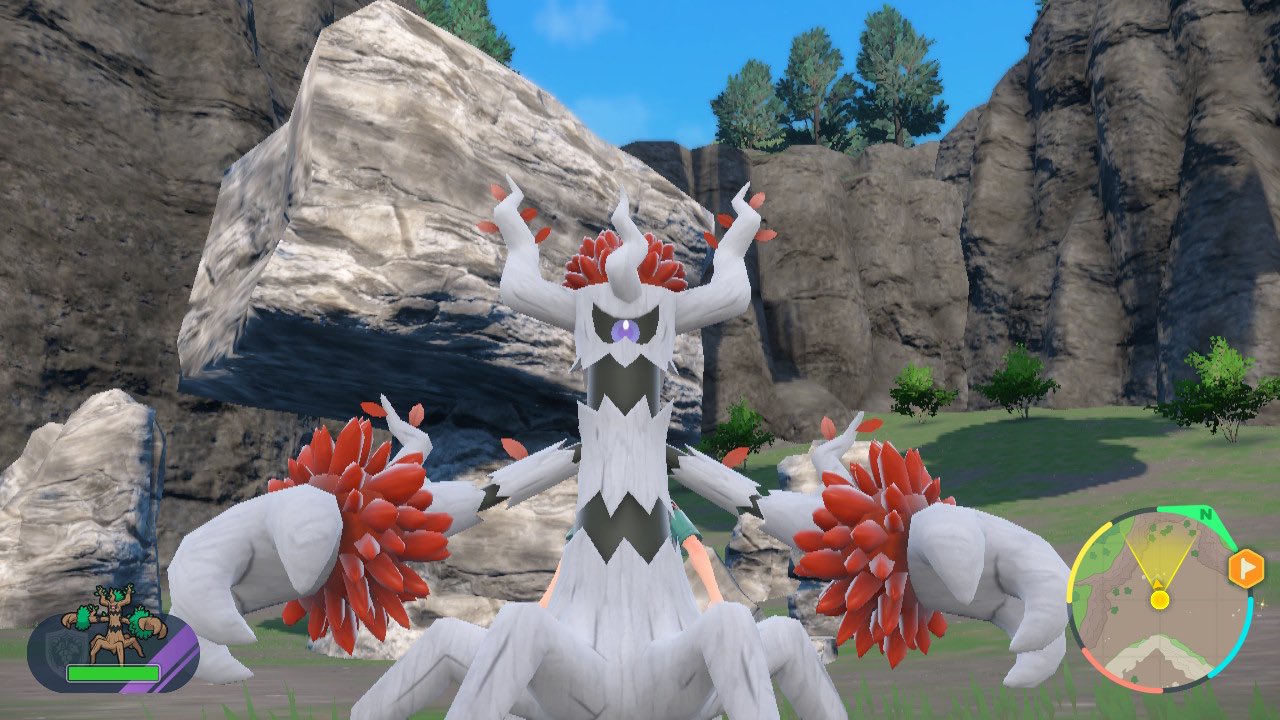Click the sparkle glint right of the minimap
This screenshot has width=1280, height=720.
[1263, 605]
